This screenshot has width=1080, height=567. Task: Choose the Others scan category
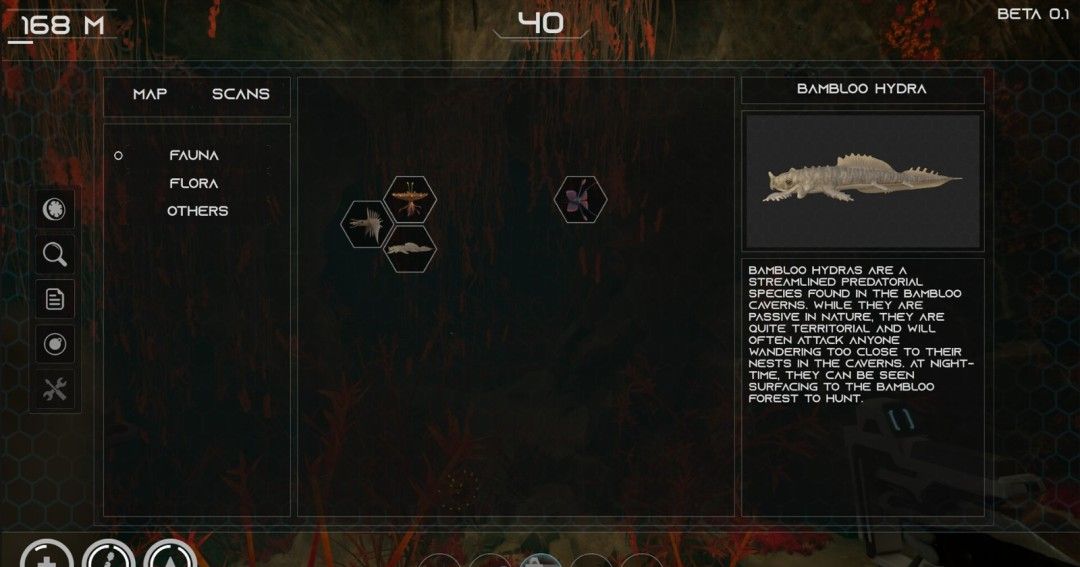197,211
